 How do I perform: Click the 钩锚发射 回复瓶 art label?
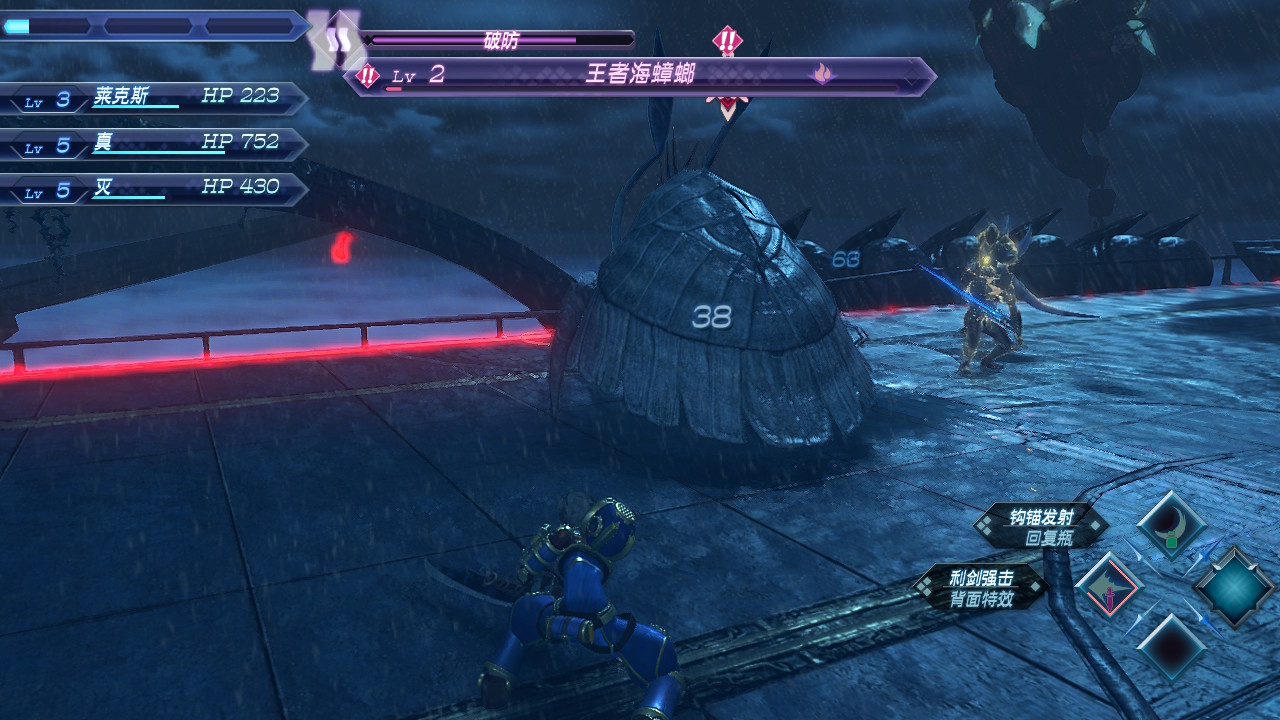click(x=1041, y=527)
